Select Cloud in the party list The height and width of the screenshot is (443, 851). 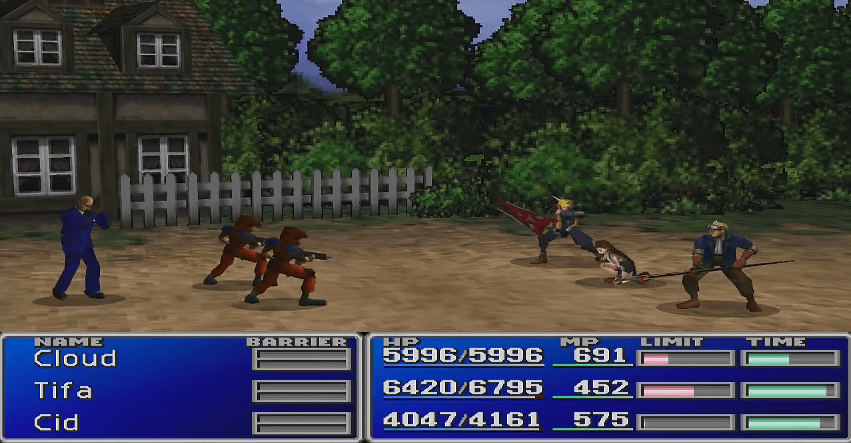(x=74, y=358)
